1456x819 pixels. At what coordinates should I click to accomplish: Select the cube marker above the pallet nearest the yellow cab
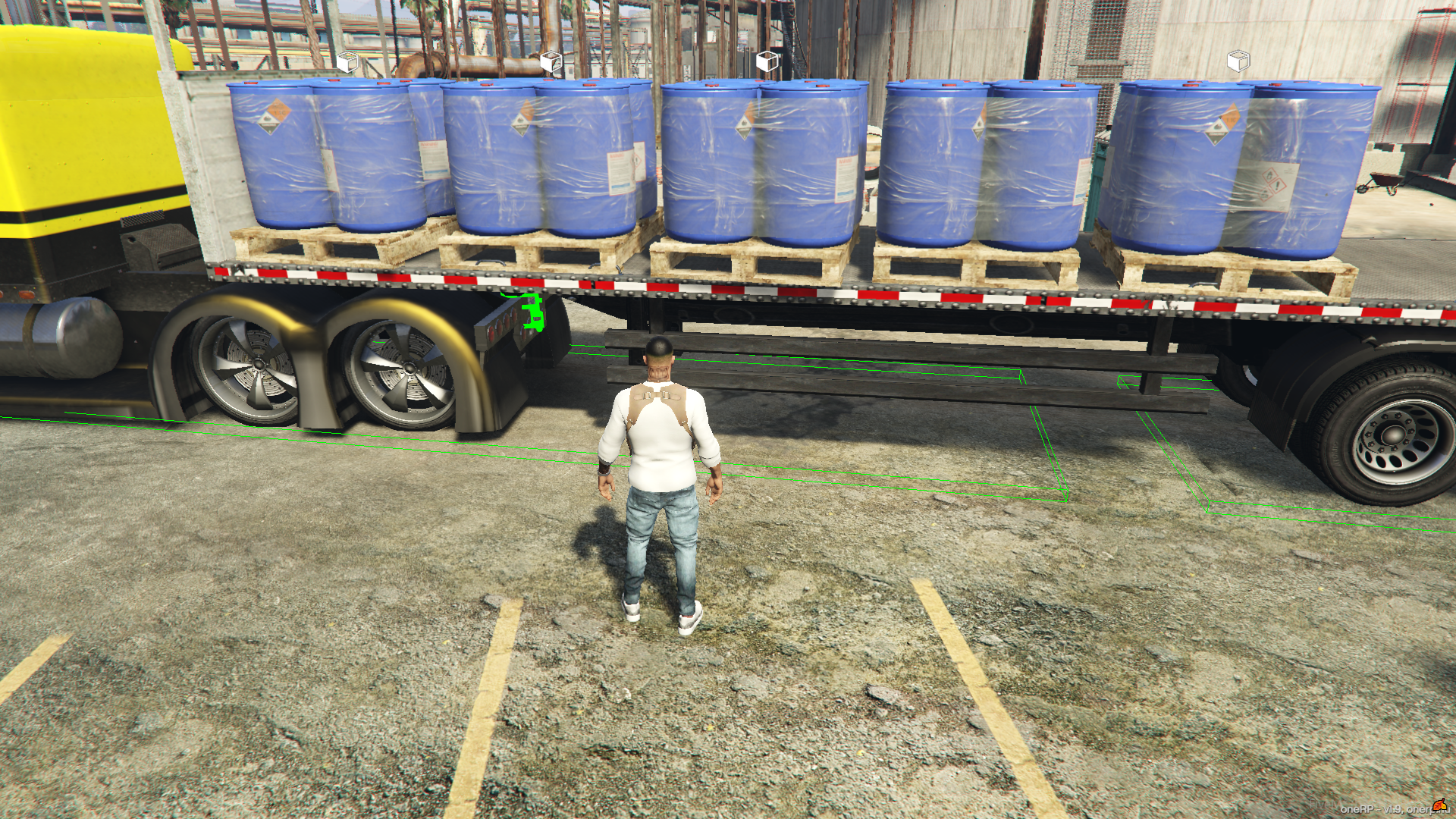tap(347, 61)
